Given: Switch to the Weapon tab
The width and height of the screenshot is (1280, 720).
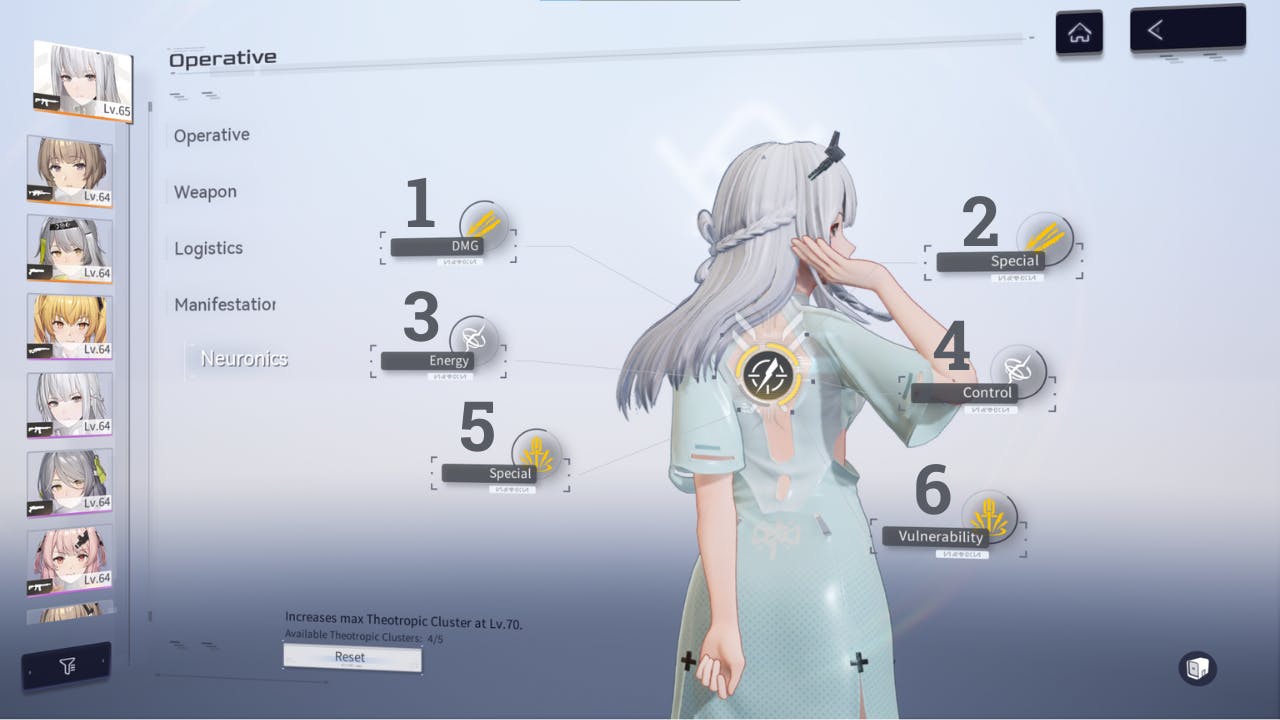Looking at the screenshot, I should (205, 191).
